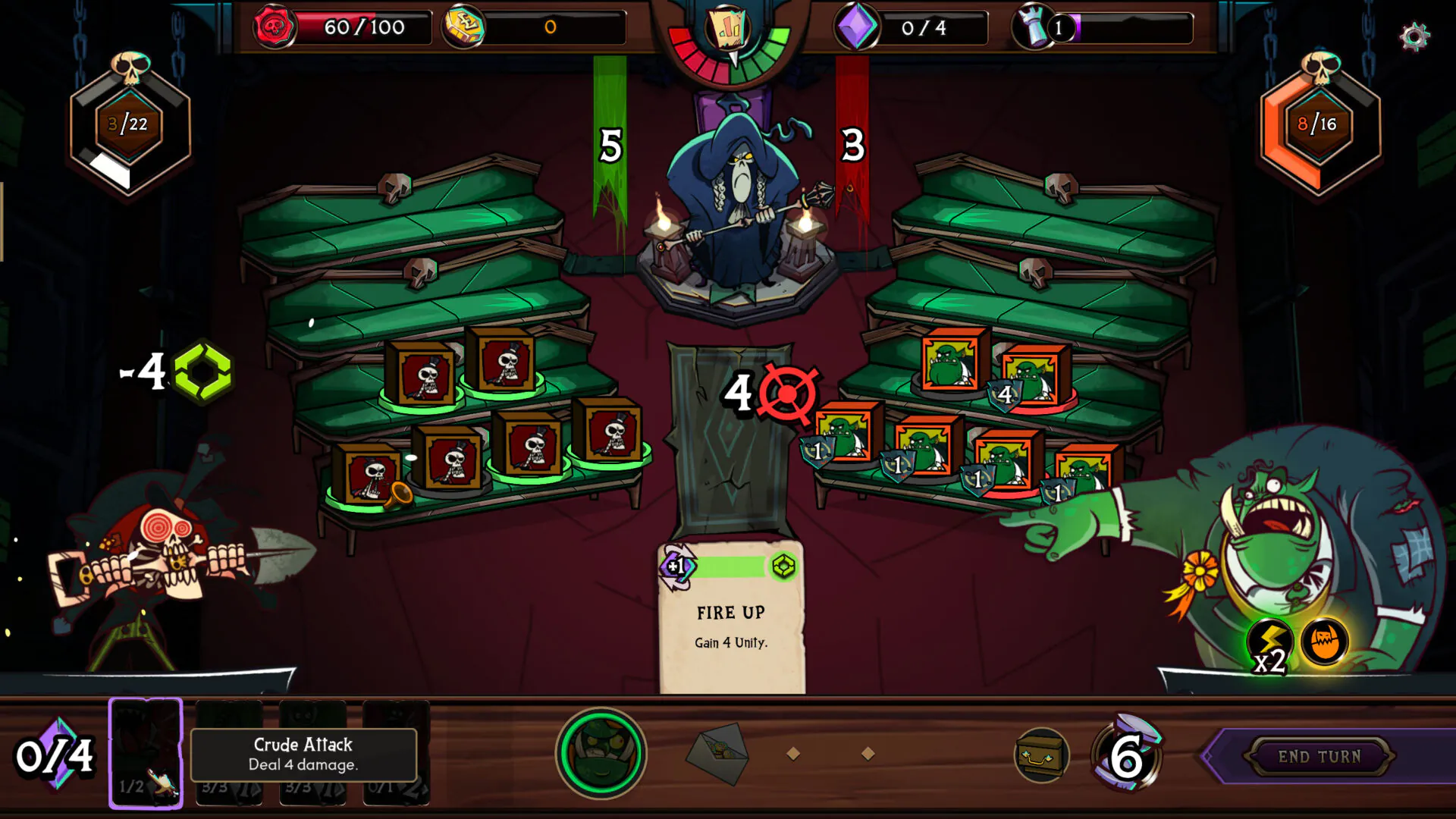
Task: Click the envelope relic on the bar
Action: [717, 753]
